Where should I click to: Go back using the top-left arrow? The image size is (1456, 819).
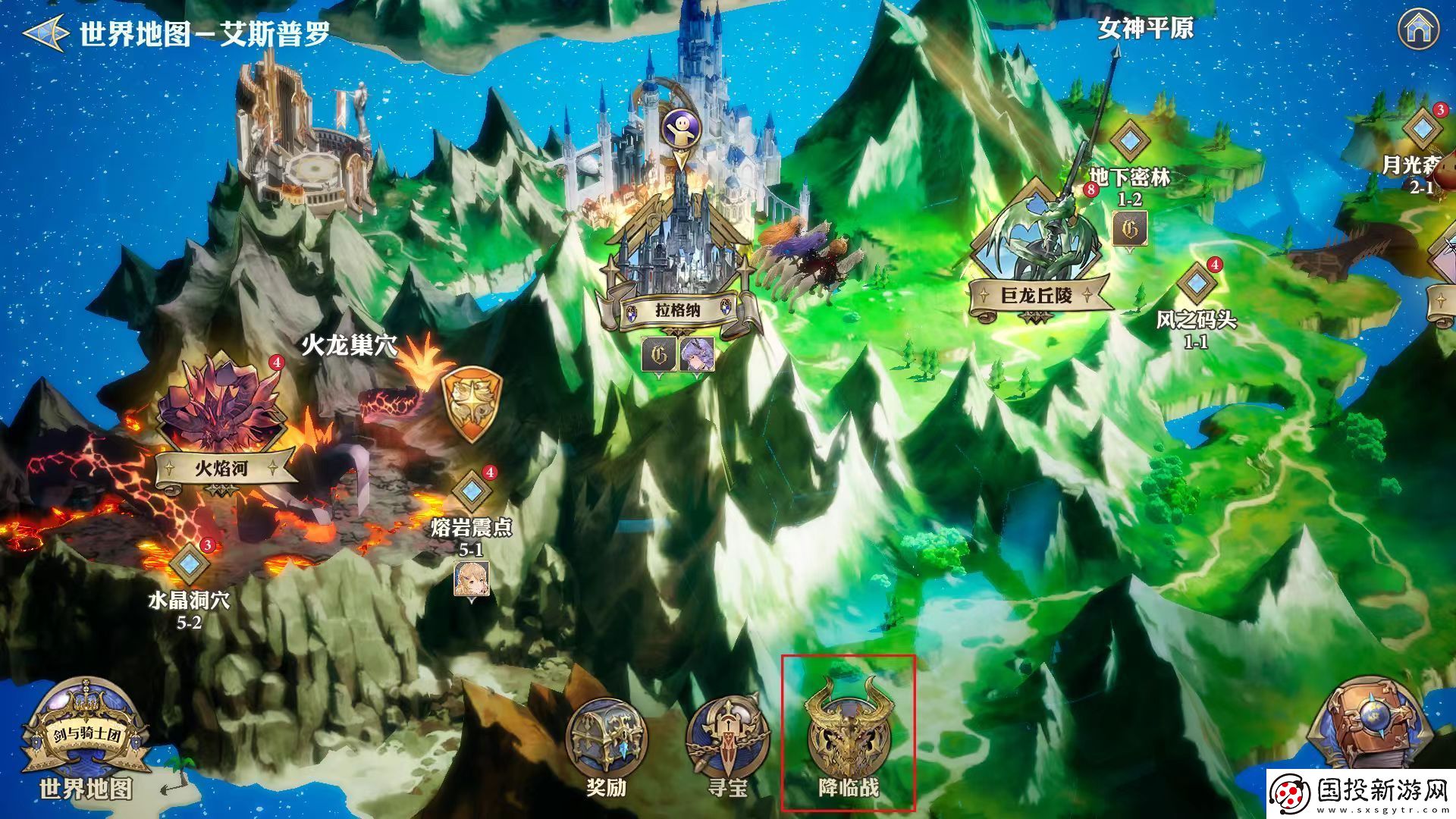(x=43, y=33)
